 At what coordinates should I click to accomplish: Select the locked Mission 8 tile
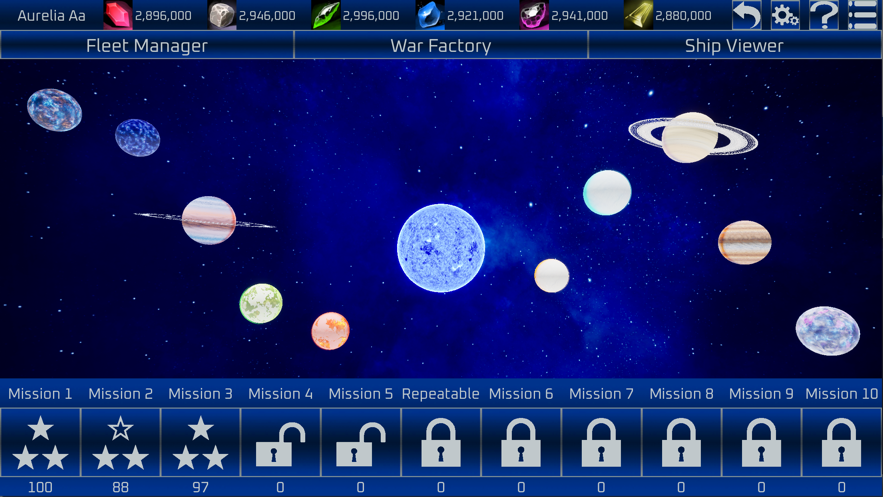tap(681, 442)
